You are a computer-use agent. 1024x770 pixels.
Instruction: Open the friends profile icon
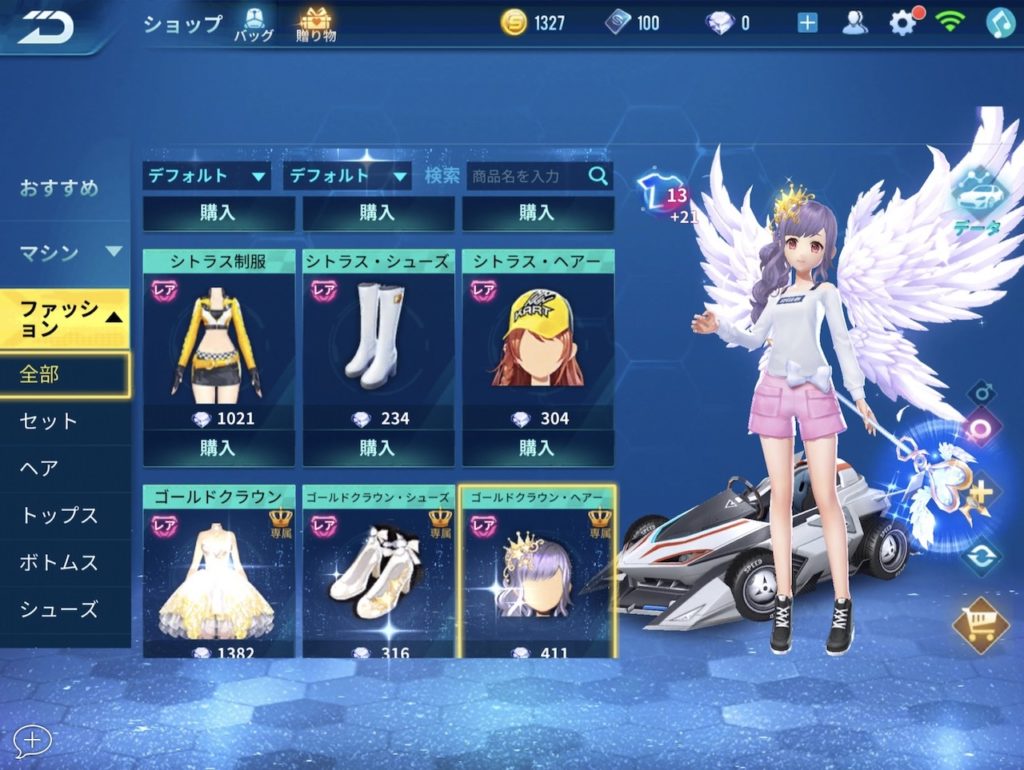click(x=855, y=23)
